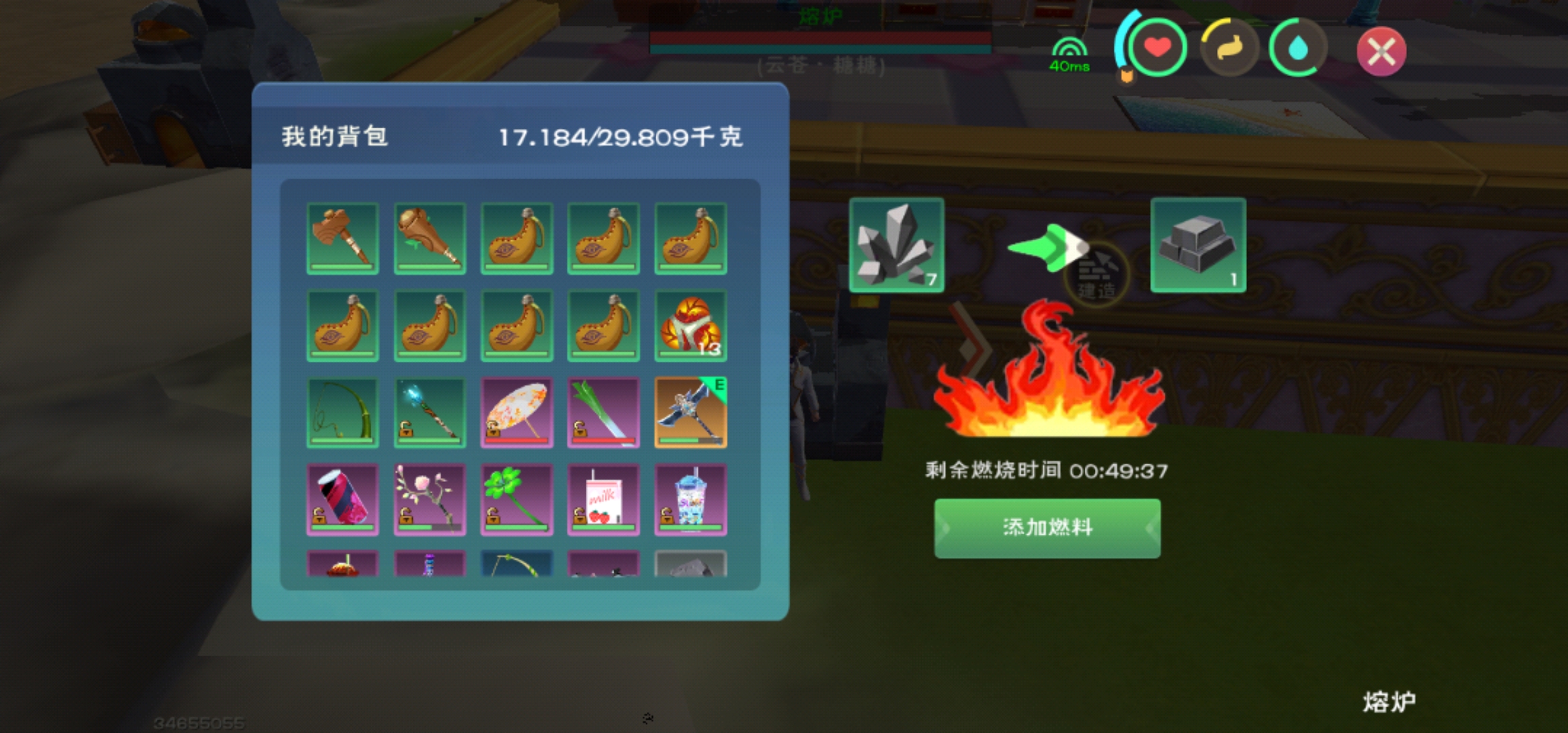Select the paper umbrella in the backpack
This screenshot has width=1568, height=733.
(x=517, y=411)
